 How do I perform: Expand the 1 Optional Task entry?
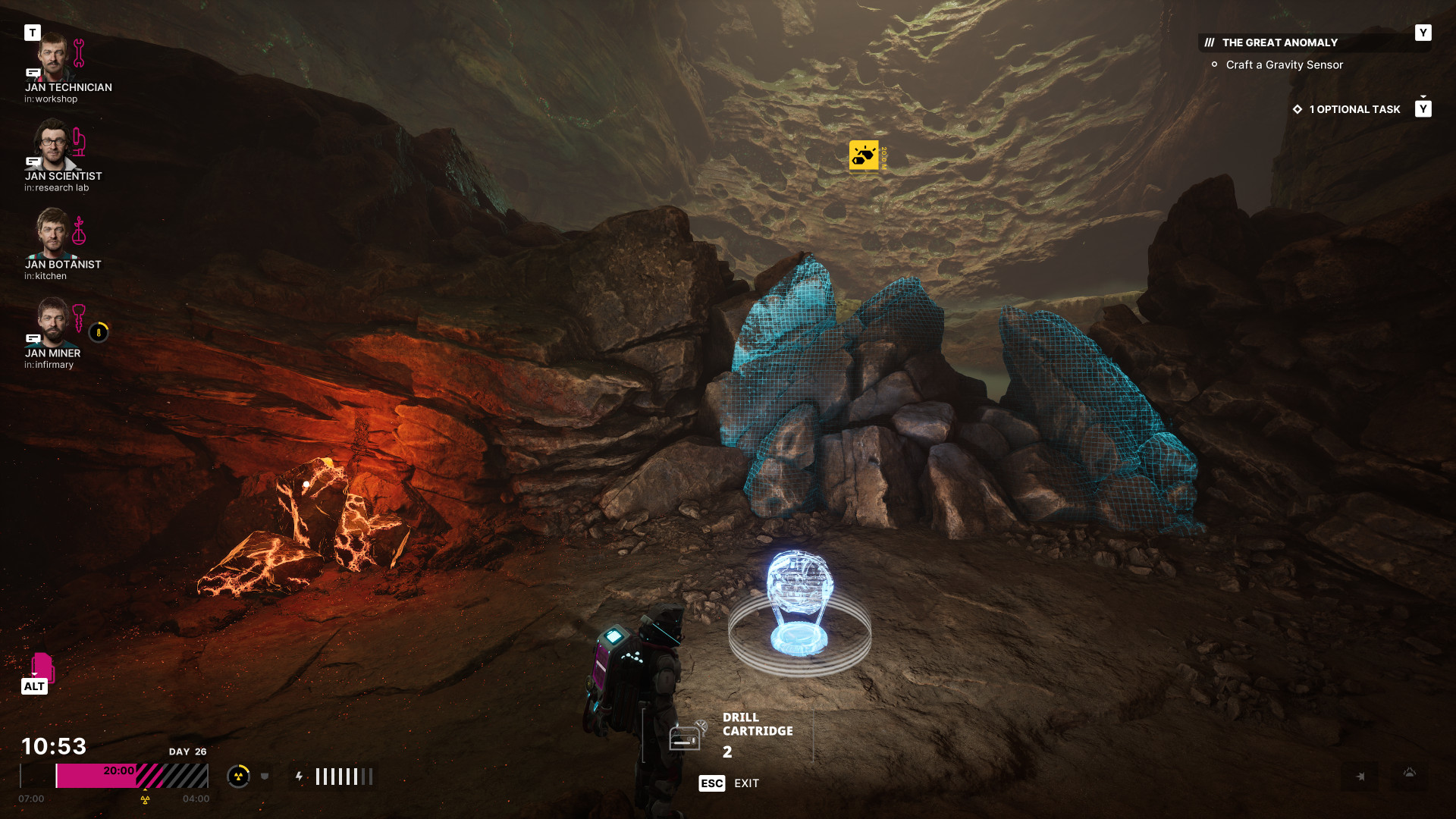1354,110
